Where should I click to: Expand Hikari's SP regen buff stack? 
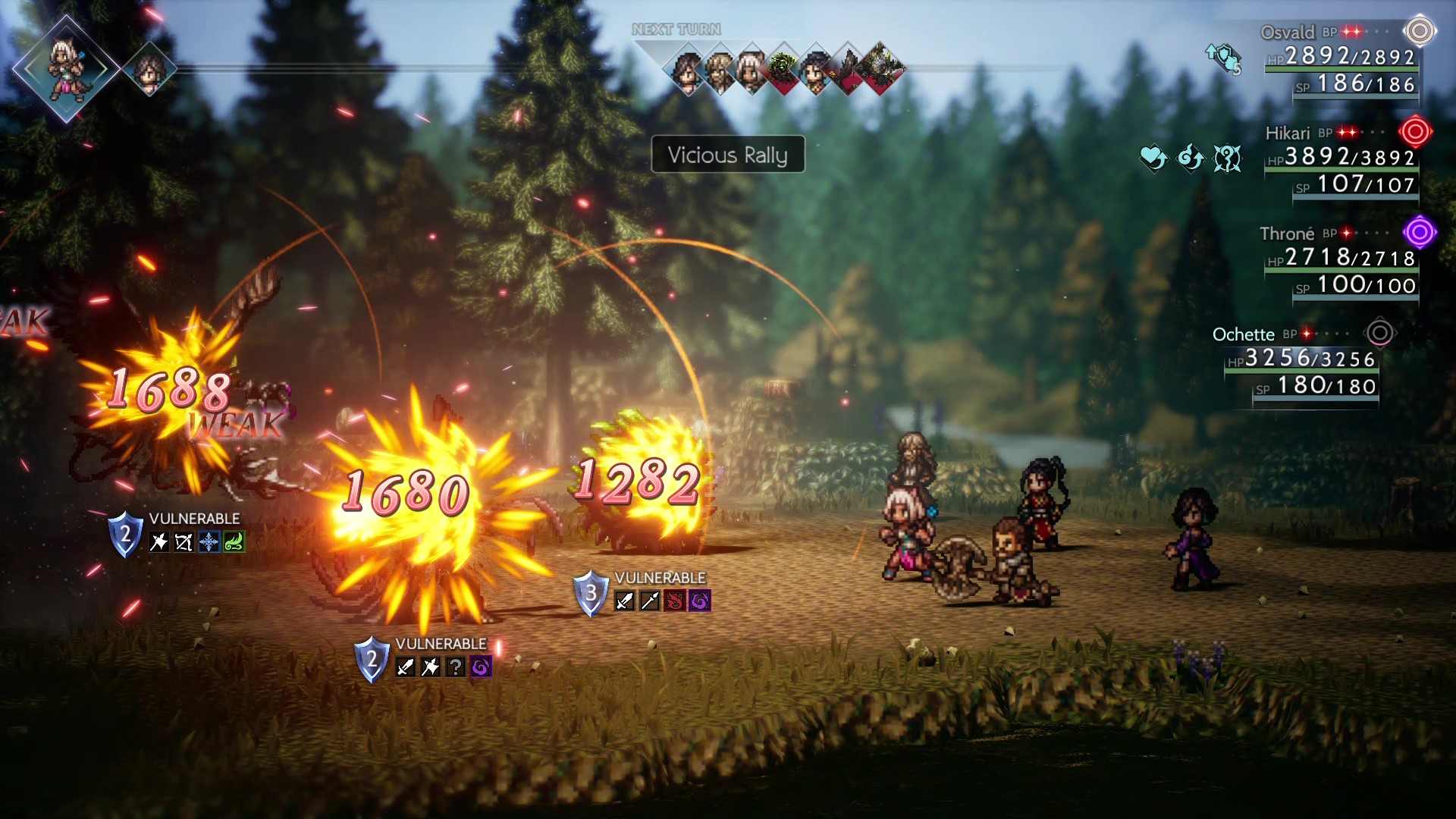1191,157
